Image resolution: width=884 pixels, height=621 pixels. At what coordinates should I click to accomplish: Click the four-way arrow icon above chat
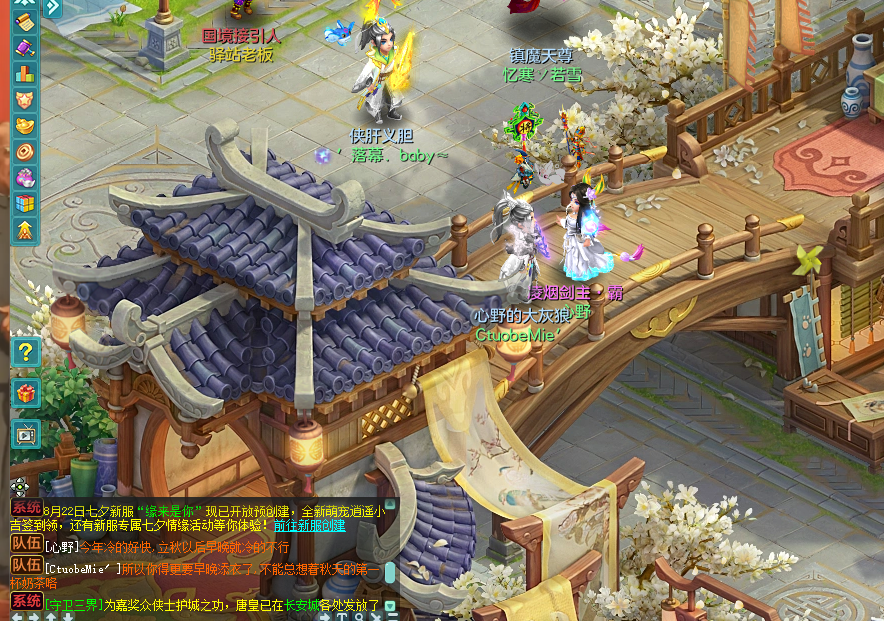[x=19, y=487]
